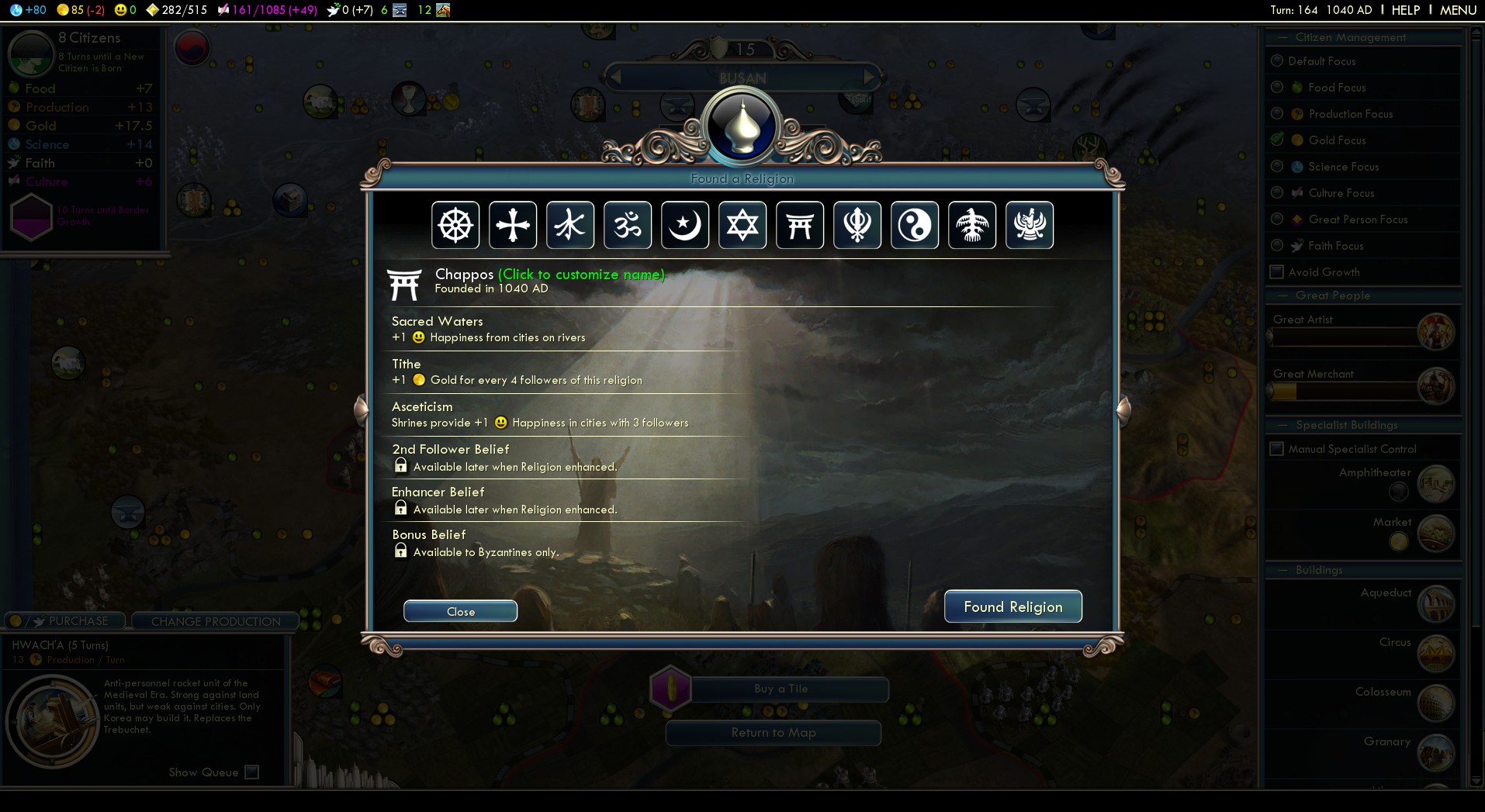Select the Islam crescent and star symbol
Screen dimensions: 1485x812
point(685,226)
